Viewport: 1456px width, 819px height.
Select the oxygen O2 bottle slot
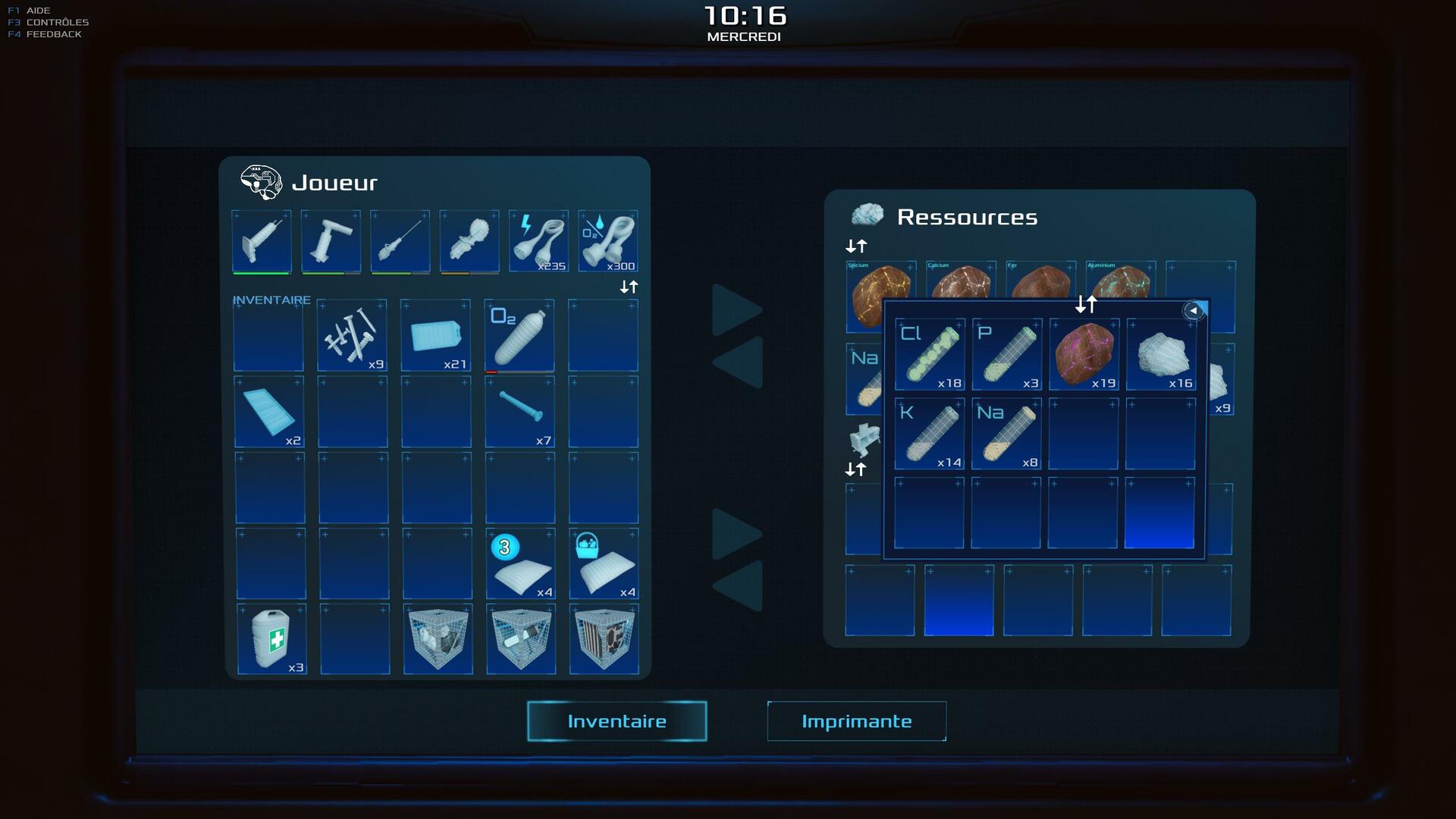[519, 335]
